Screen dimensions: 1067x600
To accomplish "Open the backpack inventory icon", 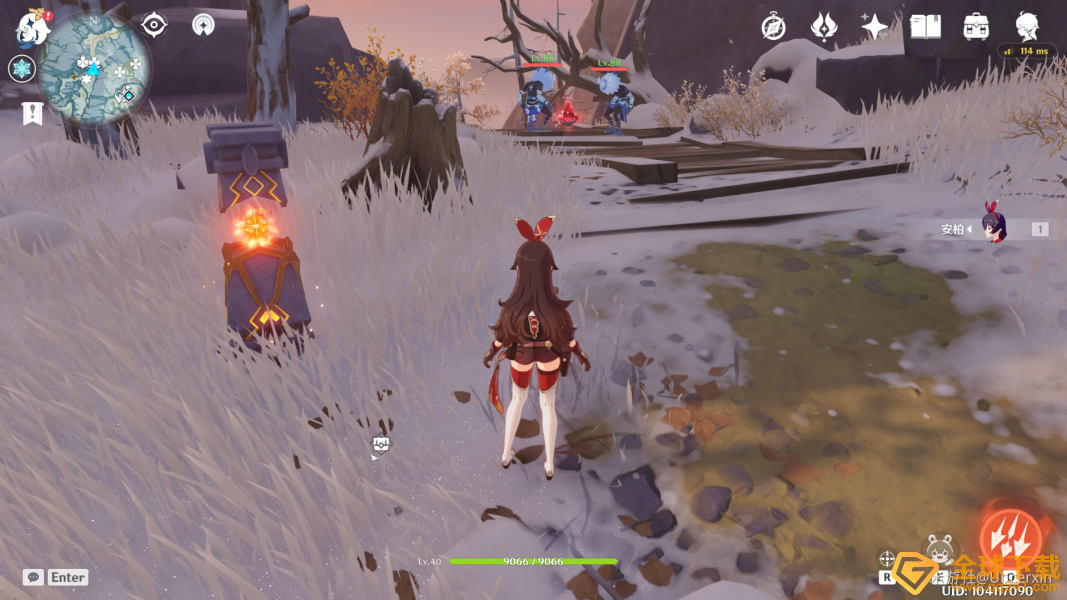I will pyautogui.click(x=976, y=27).
